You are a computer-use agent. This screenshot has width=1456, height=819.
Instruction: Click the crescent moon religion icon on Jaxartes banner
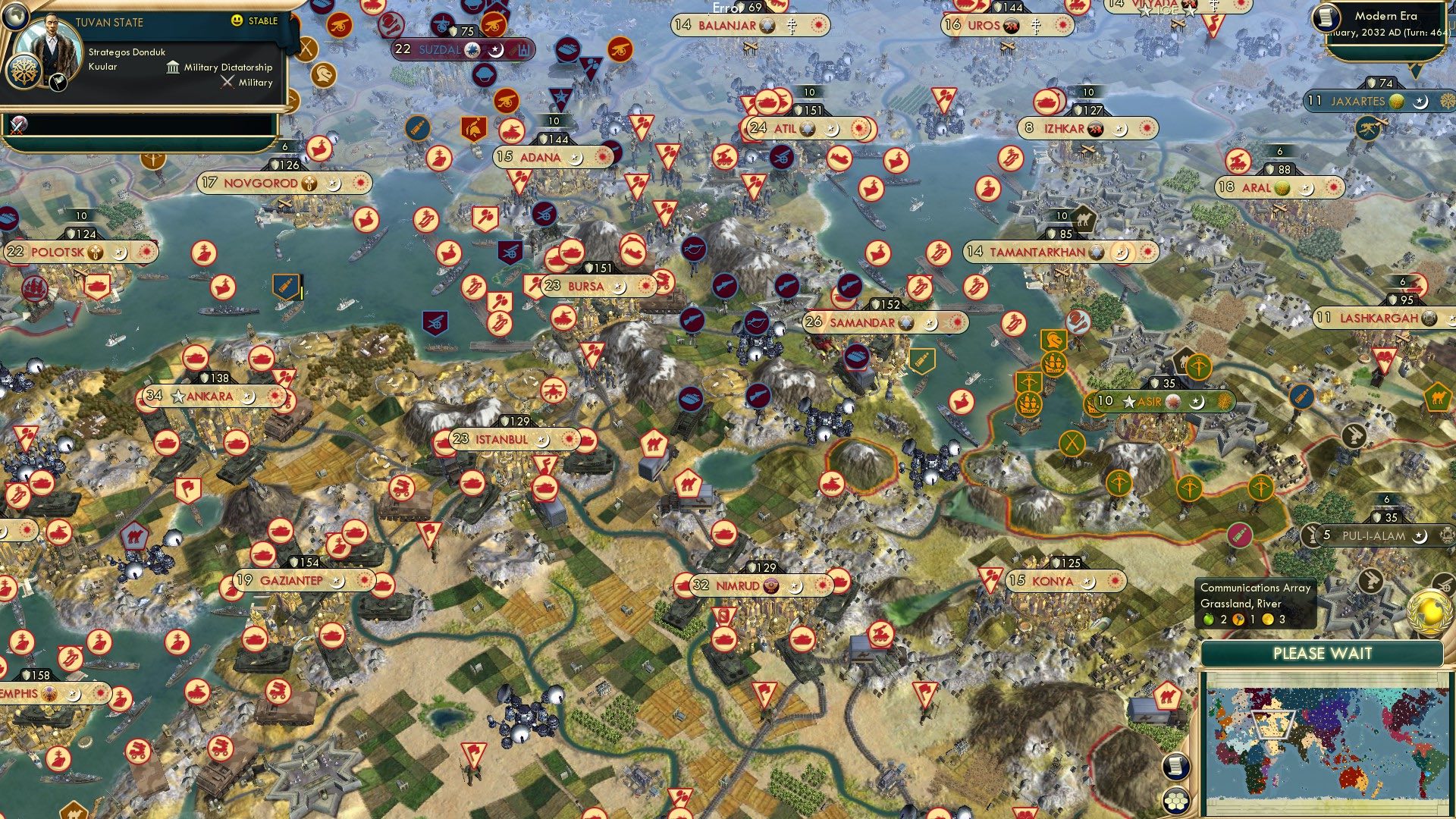(1422, 102)
